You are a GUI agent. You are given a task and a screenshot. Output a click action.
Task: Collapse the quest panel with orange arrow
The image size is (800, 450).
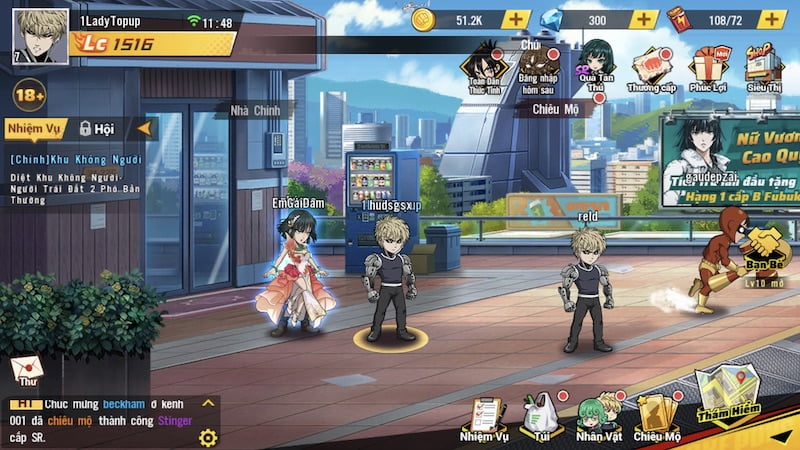pos(145,128)
